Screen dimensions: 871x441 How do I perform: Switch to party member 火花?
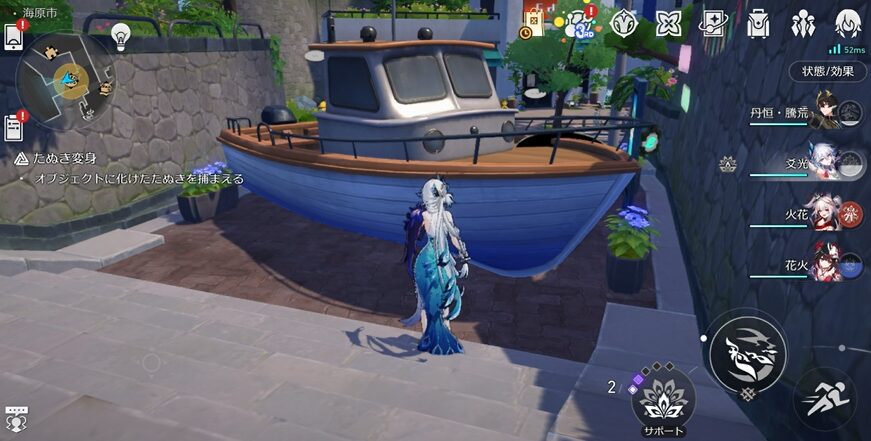[x=826, y=213]
